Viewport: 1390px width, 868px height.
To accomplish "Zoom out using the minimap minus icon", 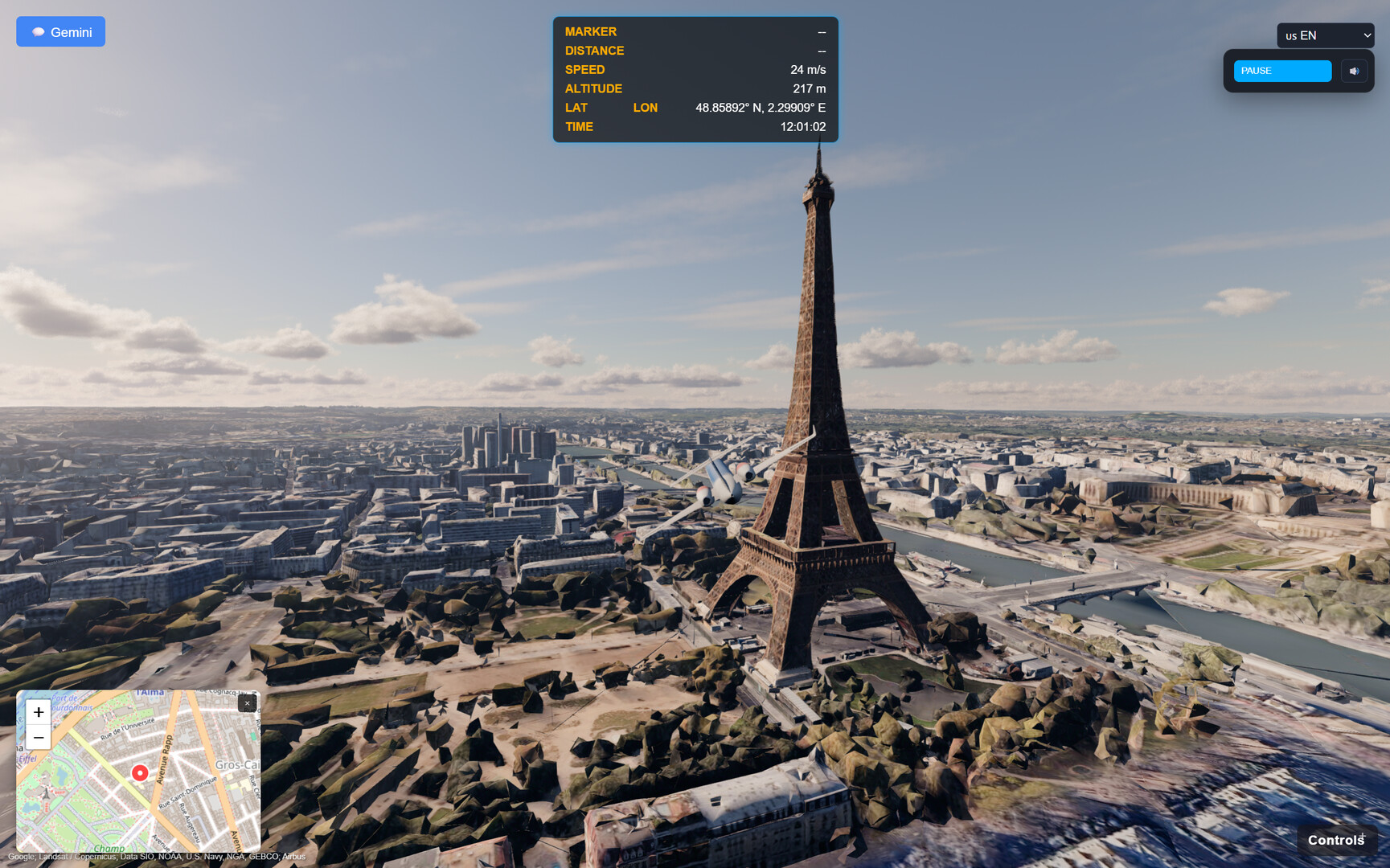I will [38, 737].
